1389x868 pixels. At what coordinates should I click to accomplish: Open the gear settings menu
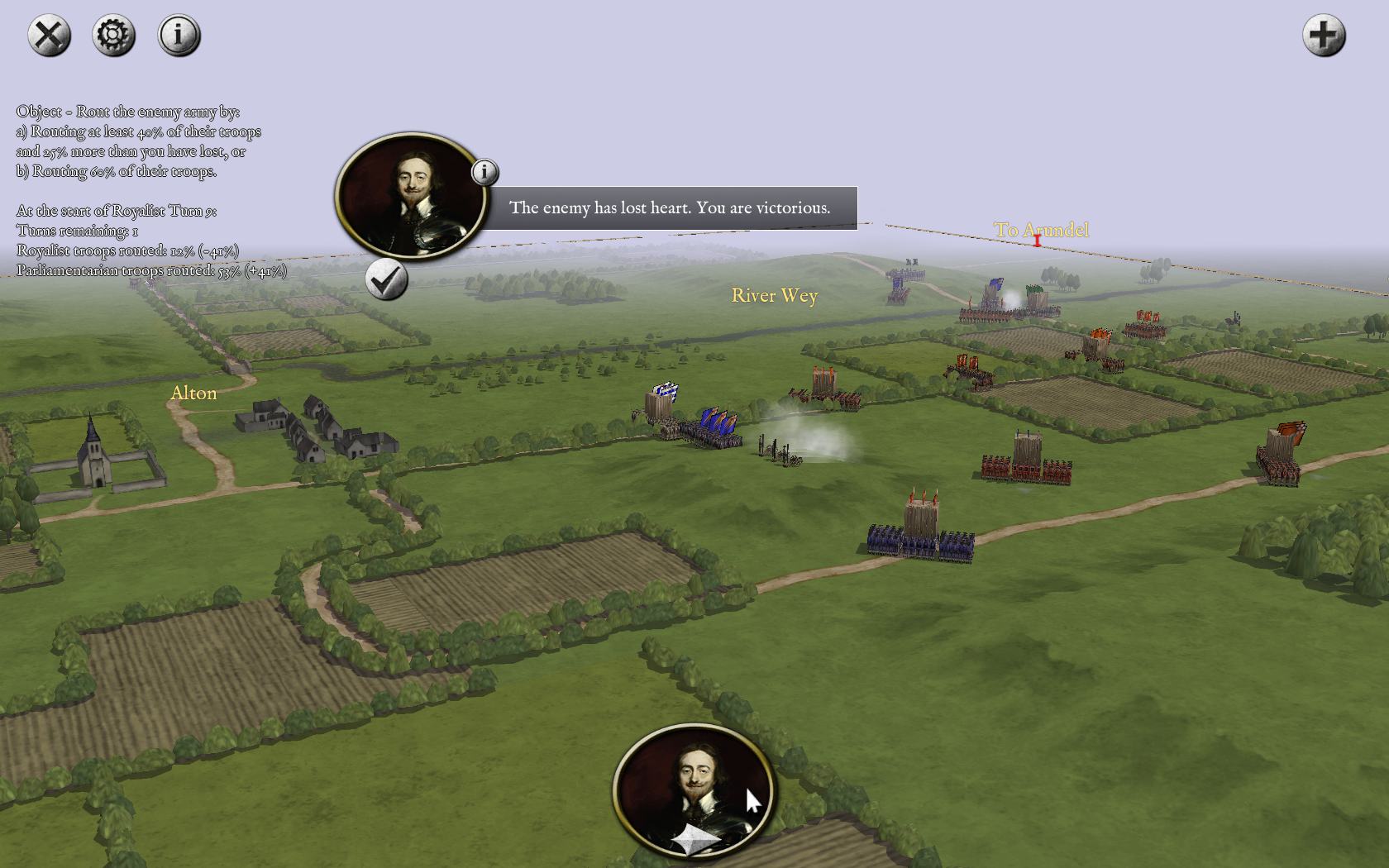(x=114, y=36)
